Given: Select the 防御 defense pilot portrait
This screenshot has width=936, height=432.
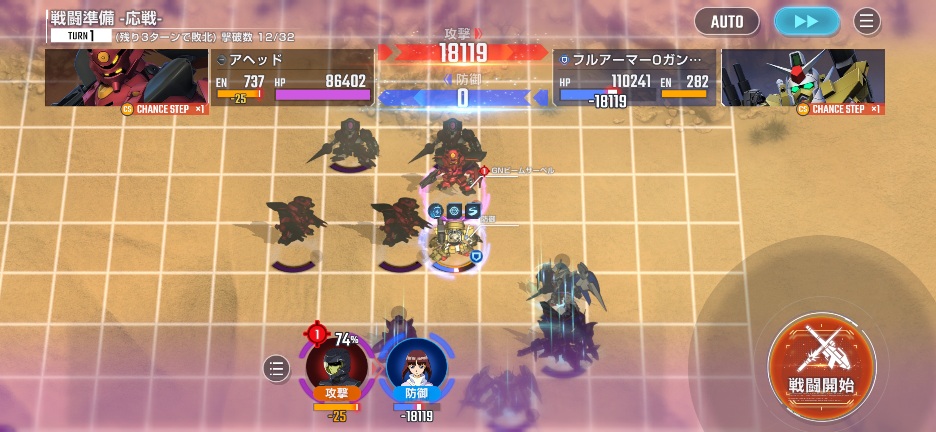Looking at the screenshot, I should point(416,366).
